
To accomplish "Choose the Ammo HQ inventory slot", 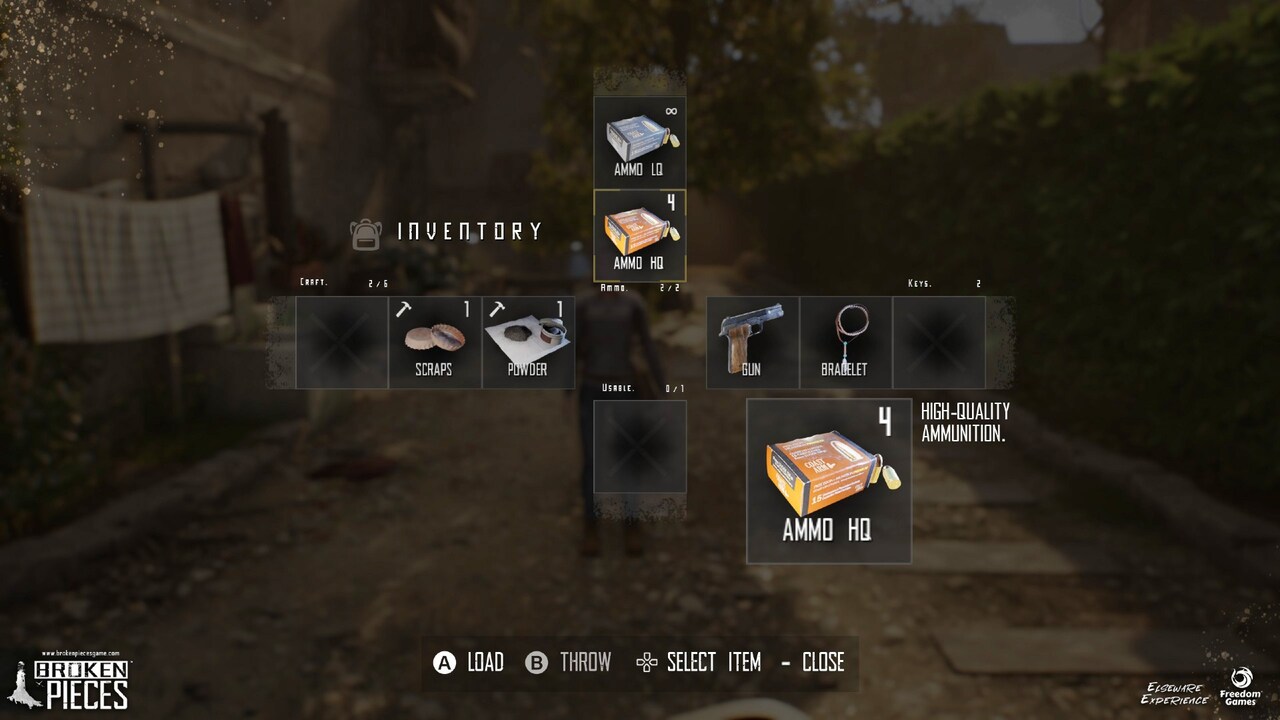I will coord(639,235).
